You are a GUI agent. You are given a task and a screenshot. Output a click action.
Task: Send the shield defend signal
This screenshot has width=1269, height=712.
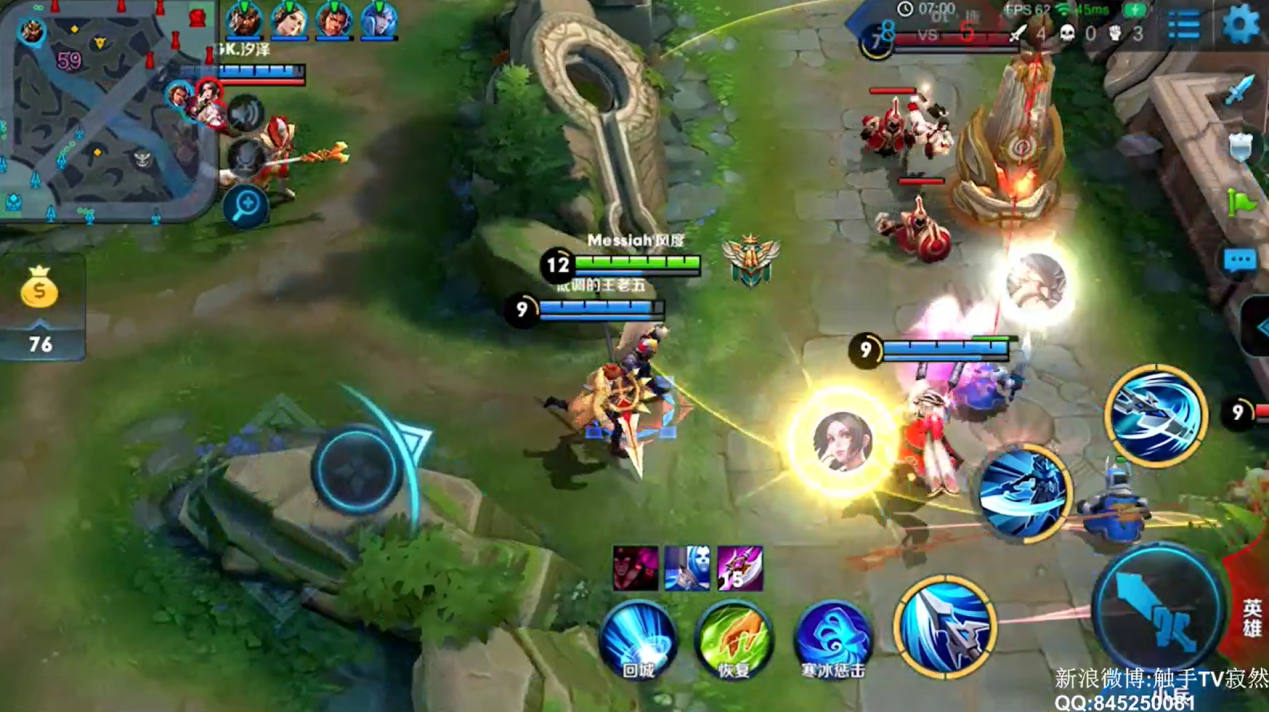point(1240,147)
